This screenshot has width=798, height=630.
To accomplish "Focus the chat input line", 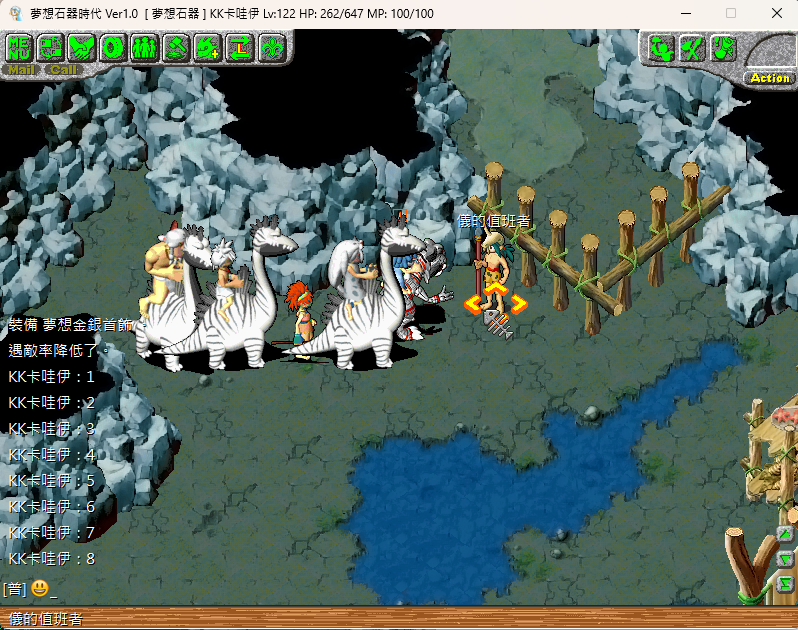I will coord(300,589).
